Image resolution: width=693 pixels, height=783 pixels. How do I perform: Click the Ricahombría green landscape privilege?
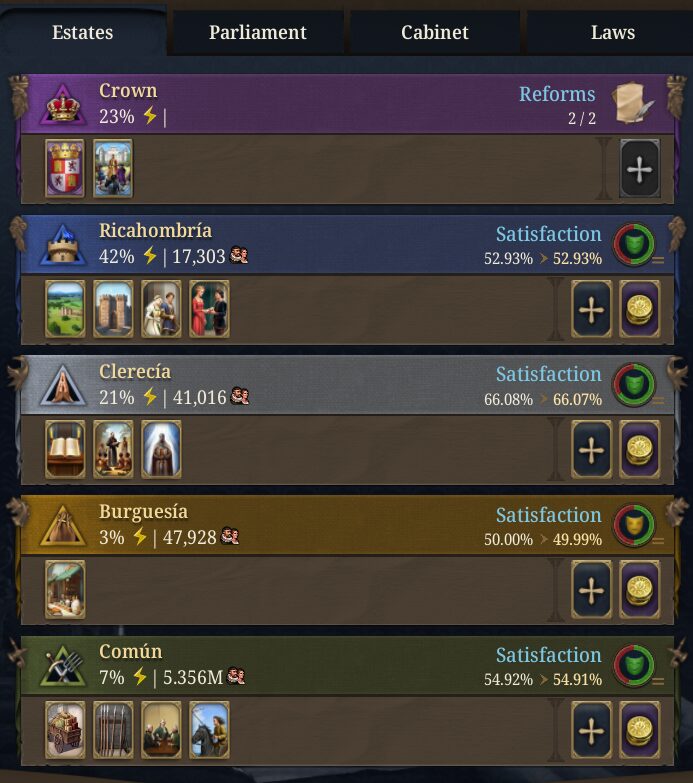coord(65,309)
